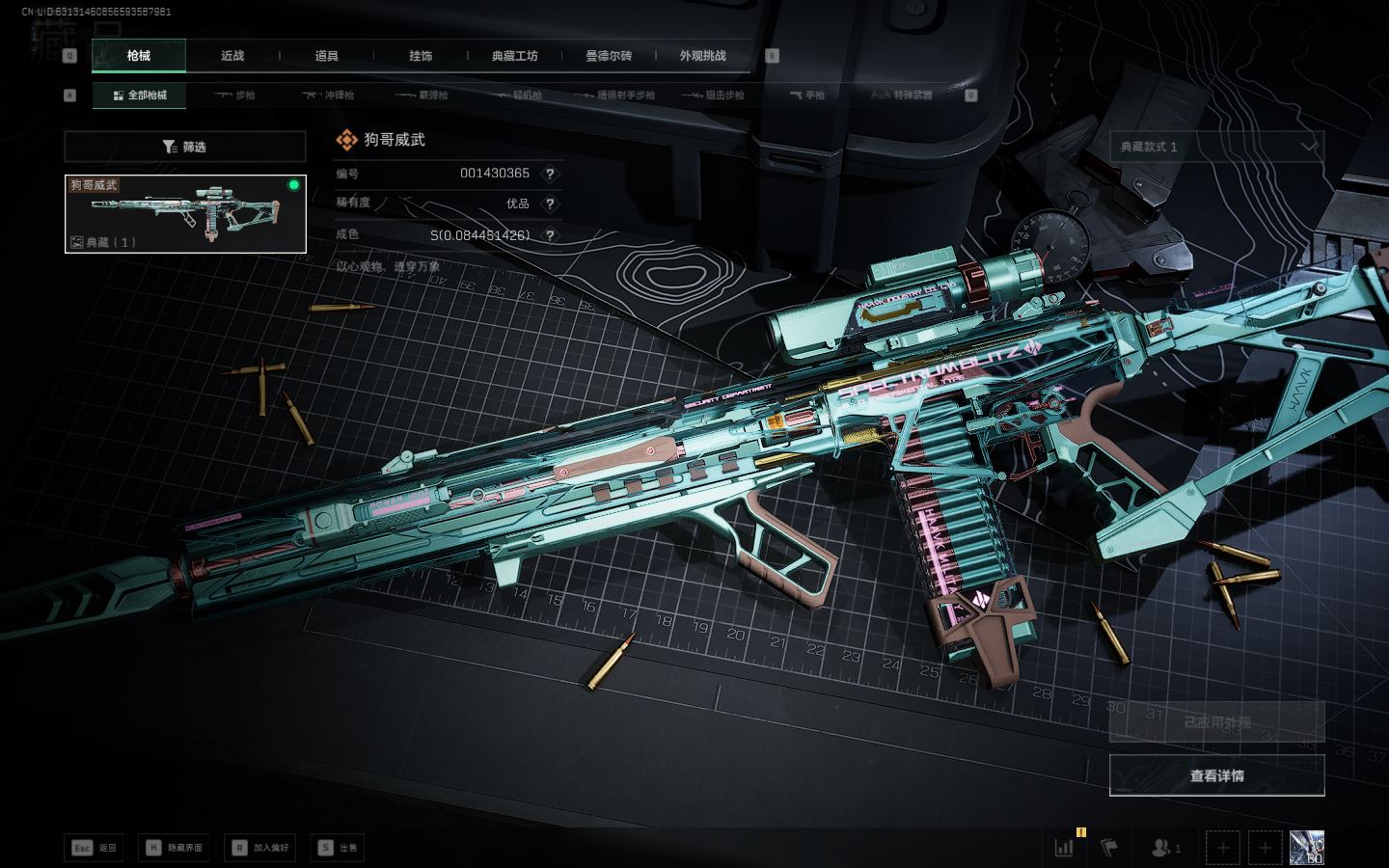Filter by 步枪 rifles
Image resolution: width=1389 pixels, height=868 pixels.
(234, 95)
